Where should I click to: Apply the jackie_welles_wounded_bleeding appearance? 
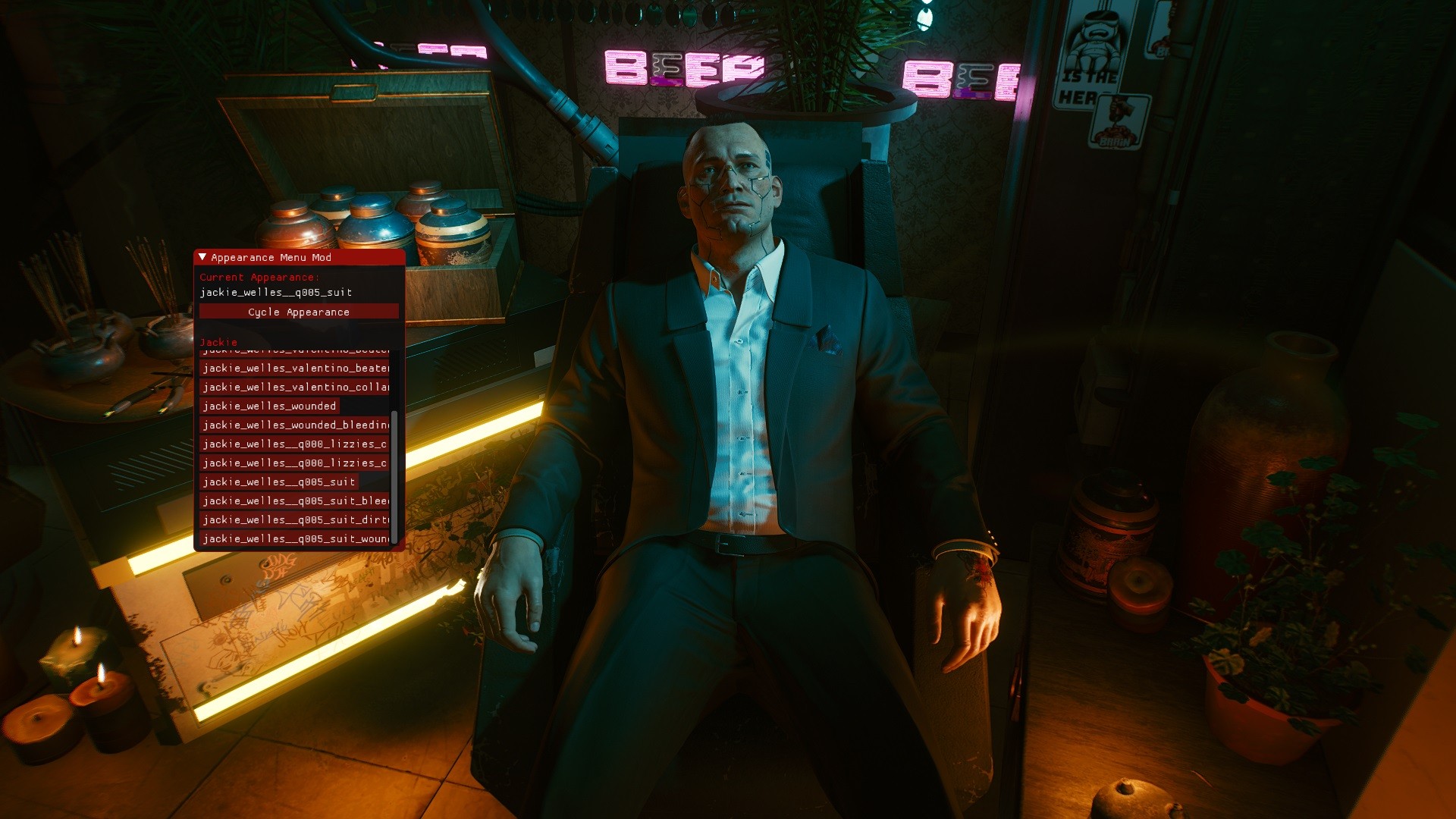point(294,425)
